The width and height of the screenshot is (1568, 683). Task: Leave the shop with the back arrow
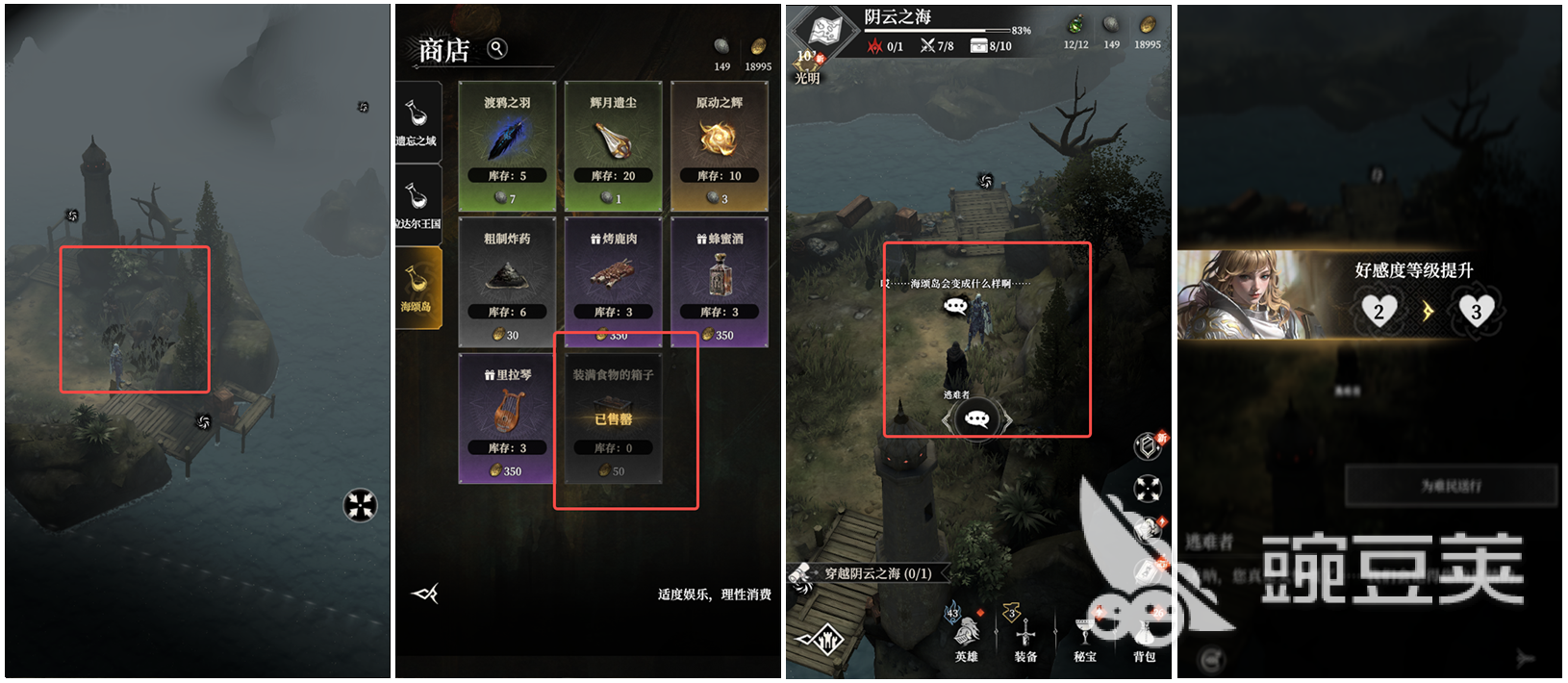[425, 594]
